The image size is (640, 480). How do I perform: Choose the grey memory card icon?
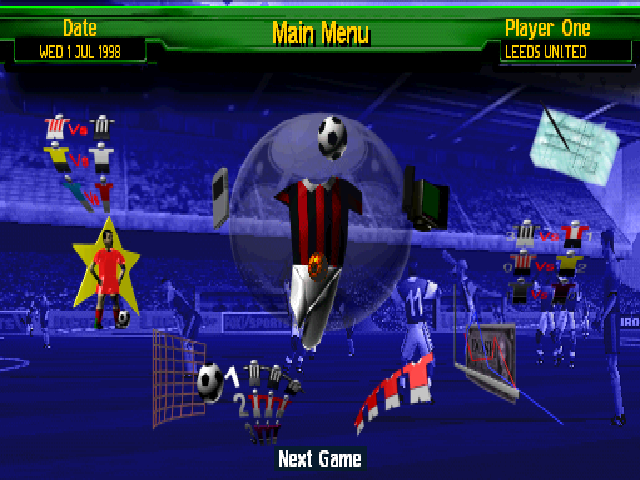pos(221,197)
